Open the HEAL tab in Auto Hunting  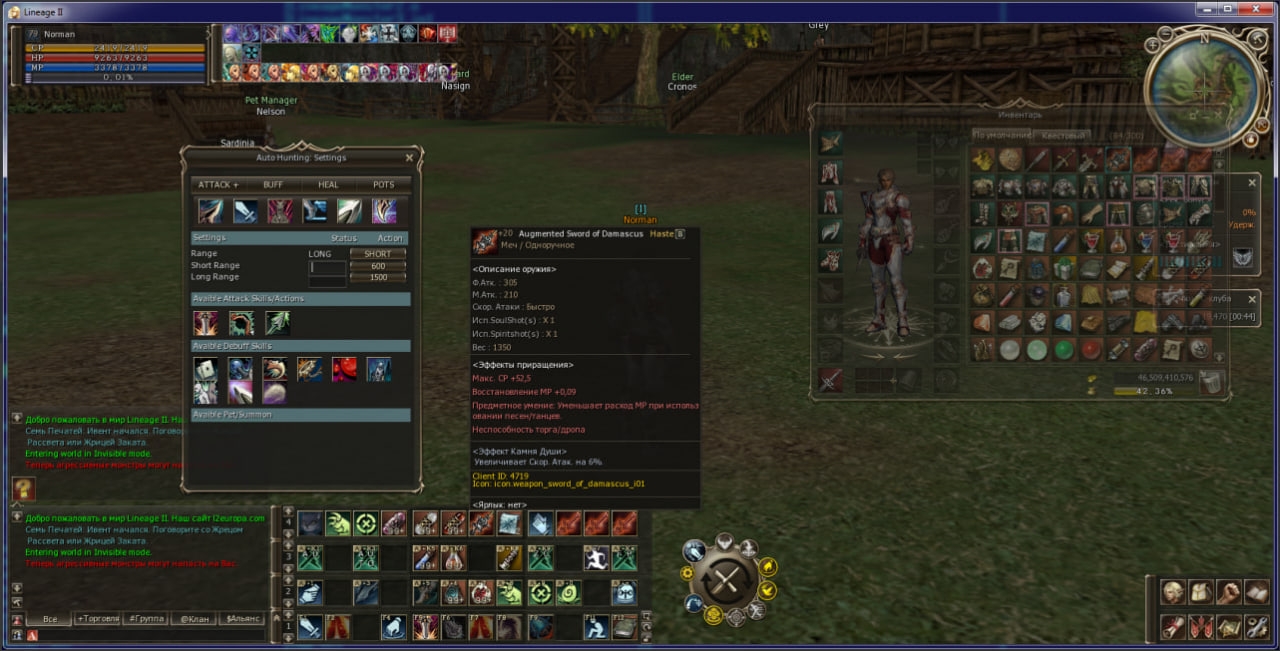pyautogui.click(x=328, y=185)
